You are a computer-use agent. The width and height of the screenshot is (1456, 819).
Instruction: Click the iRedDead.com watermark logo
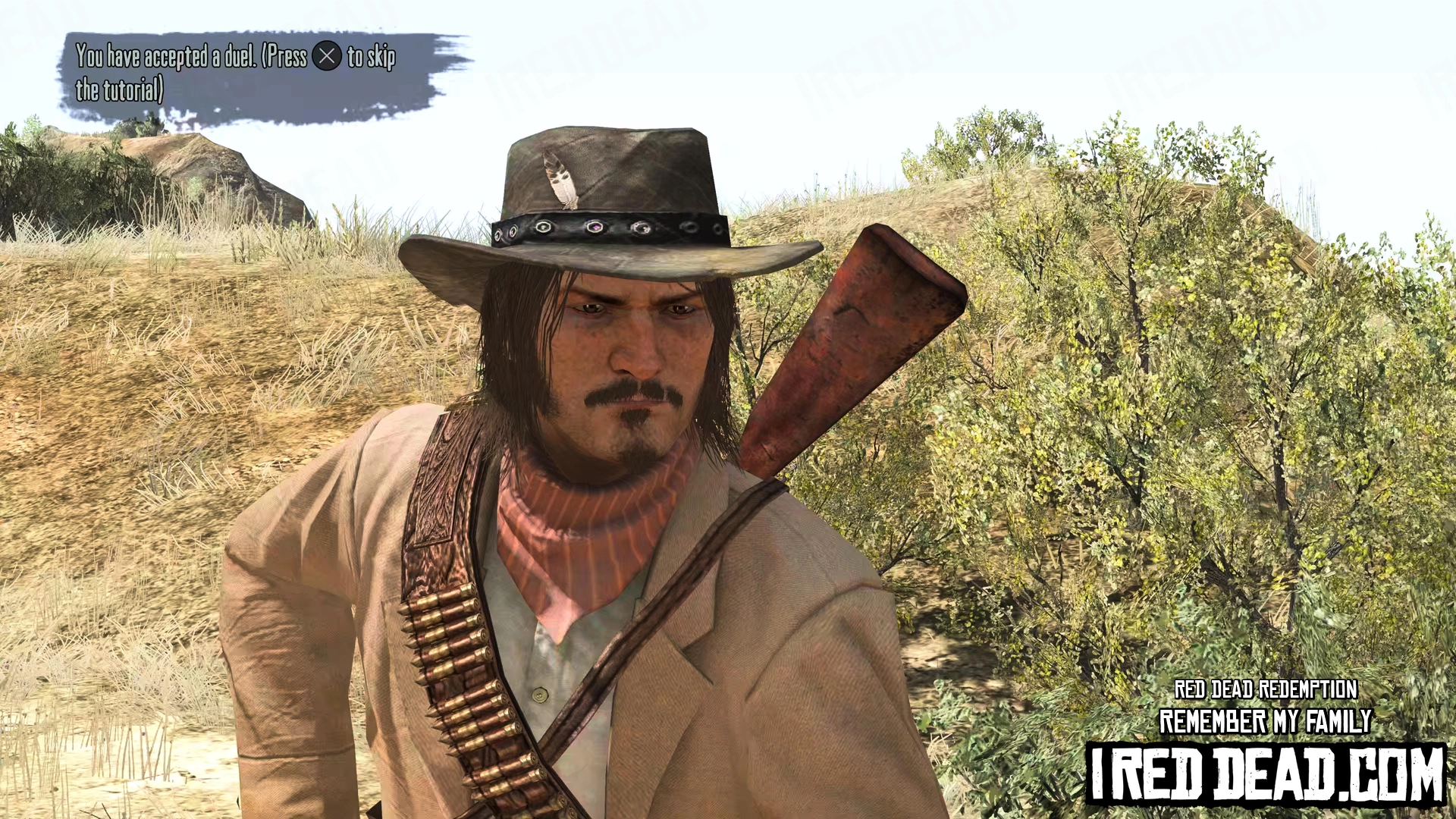1266,773
